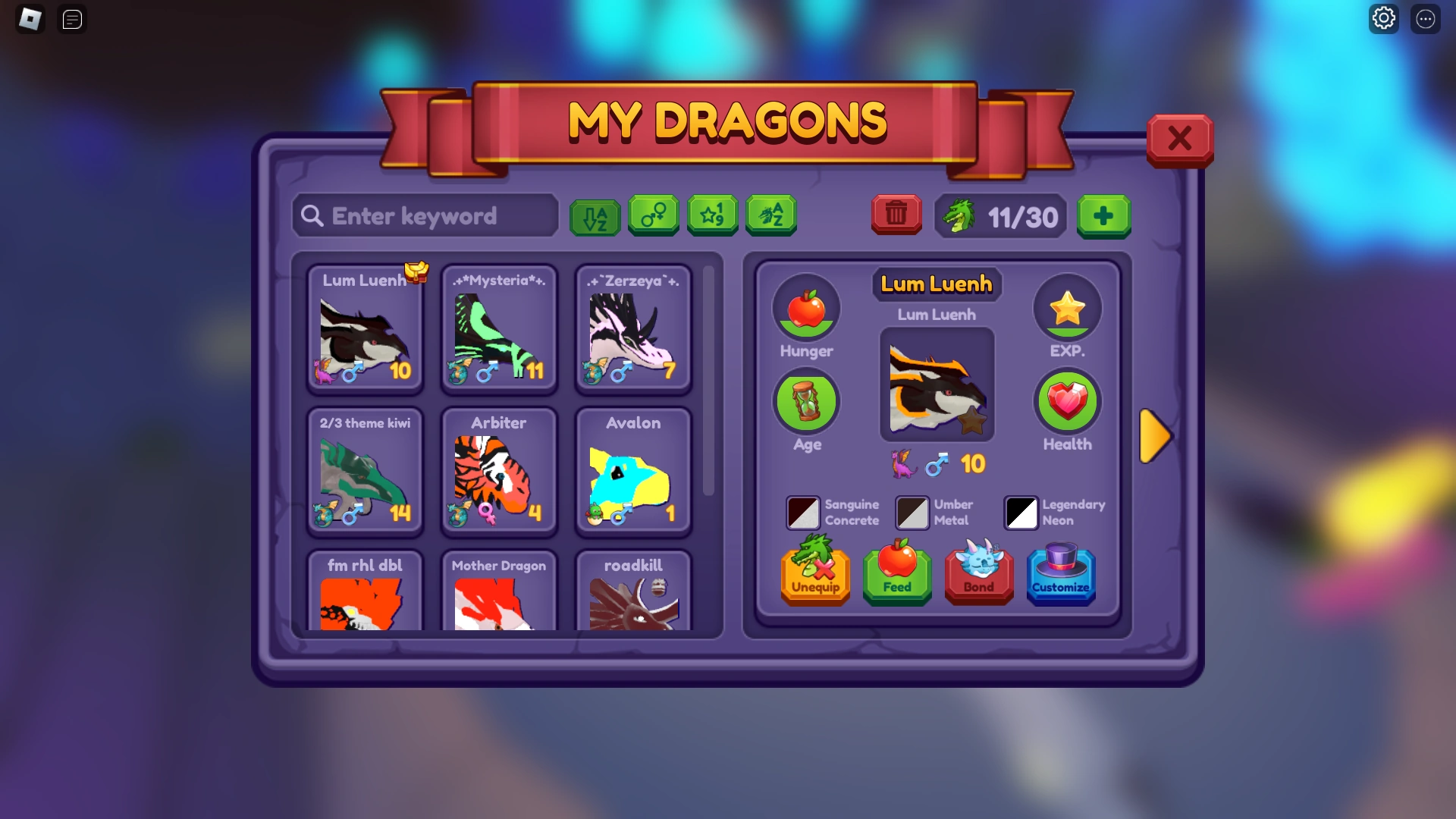1456x819 pixels.
Task: Enable the Legendary Neon material
Action: (x=1021, y=513)
